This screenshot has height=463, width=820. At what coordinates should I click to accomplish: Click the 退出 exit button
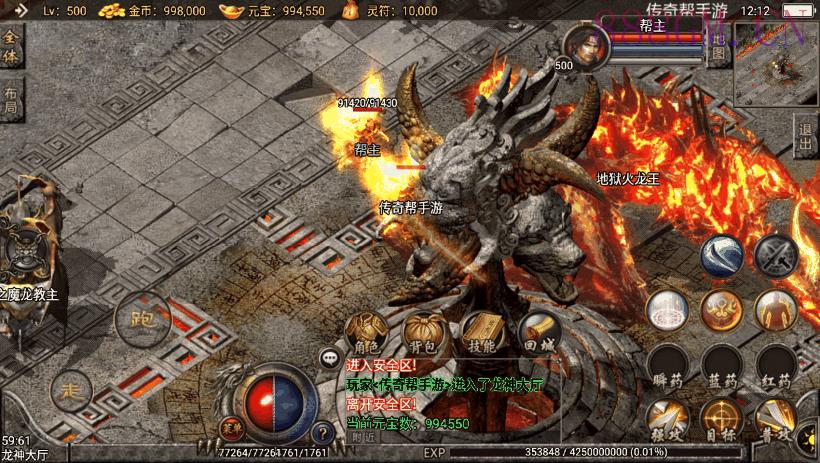(806, 137)
